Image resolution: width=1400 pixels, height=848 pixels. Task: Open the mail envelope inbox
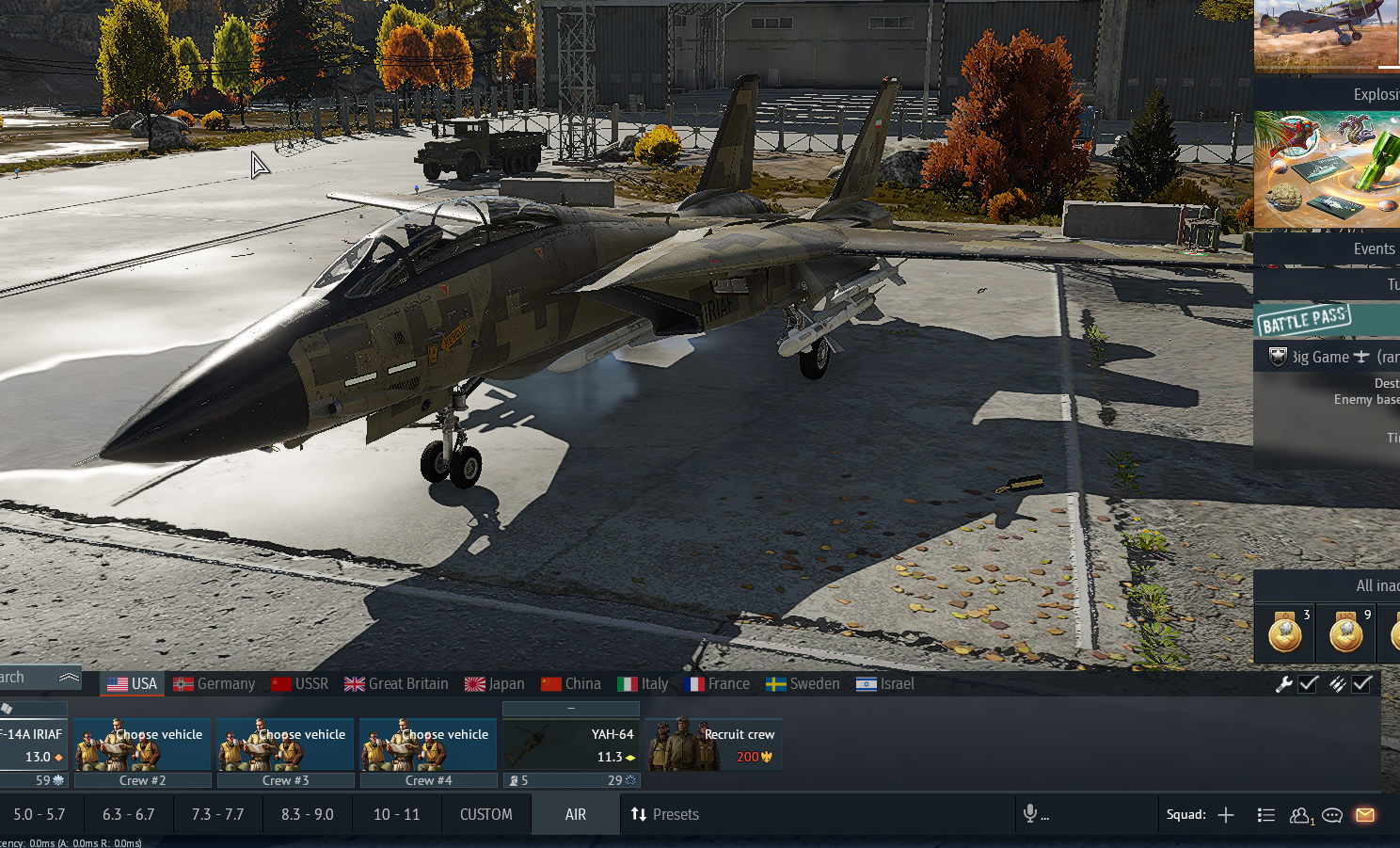[x=1365, y=815]
